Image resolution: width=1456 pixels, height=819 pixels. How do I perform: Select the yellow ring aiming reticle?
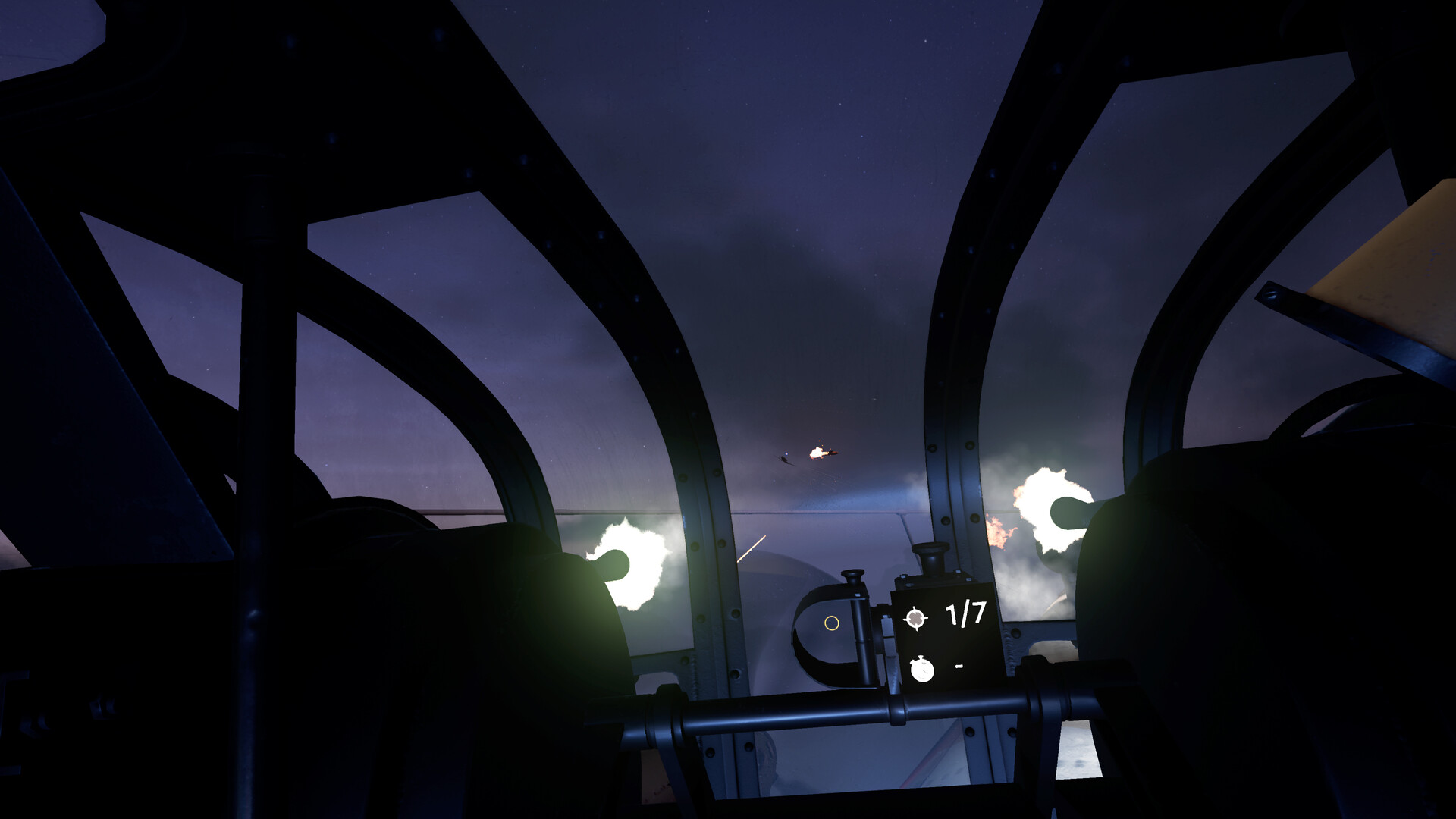click(x=832, y=623)
